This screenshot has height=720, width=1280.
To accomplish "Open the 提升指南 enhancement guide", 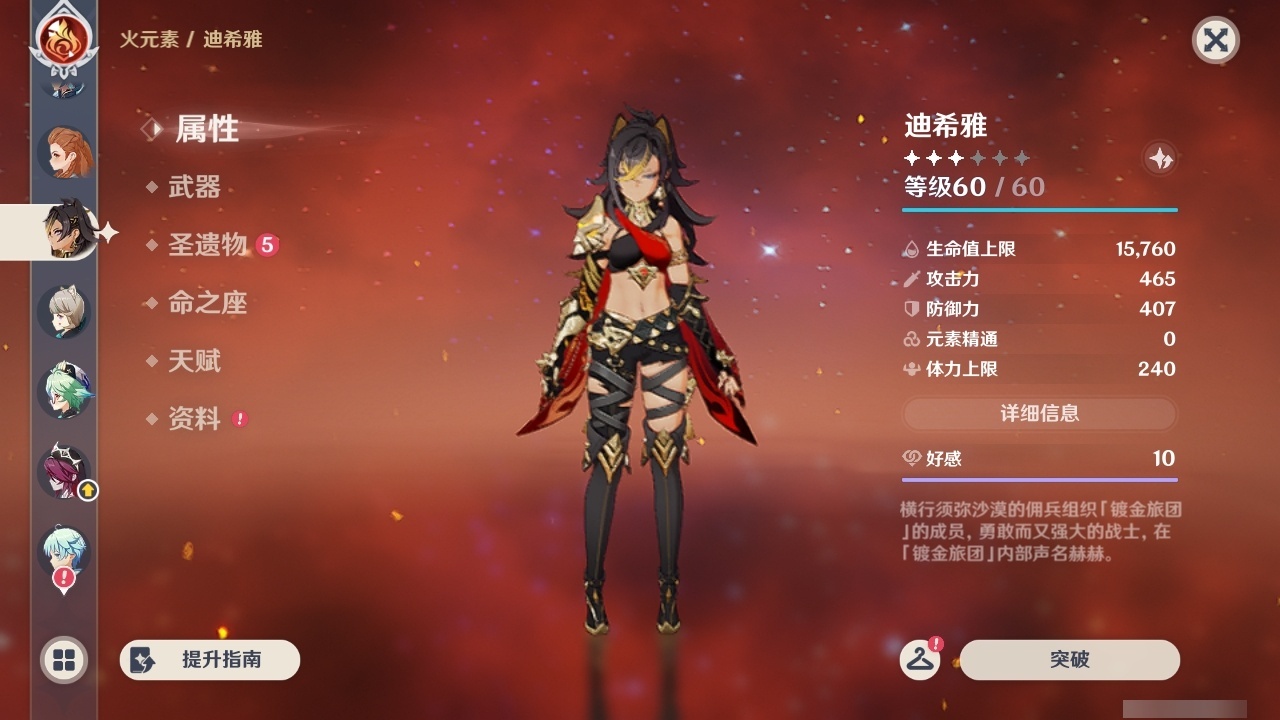I will (209, 660).
